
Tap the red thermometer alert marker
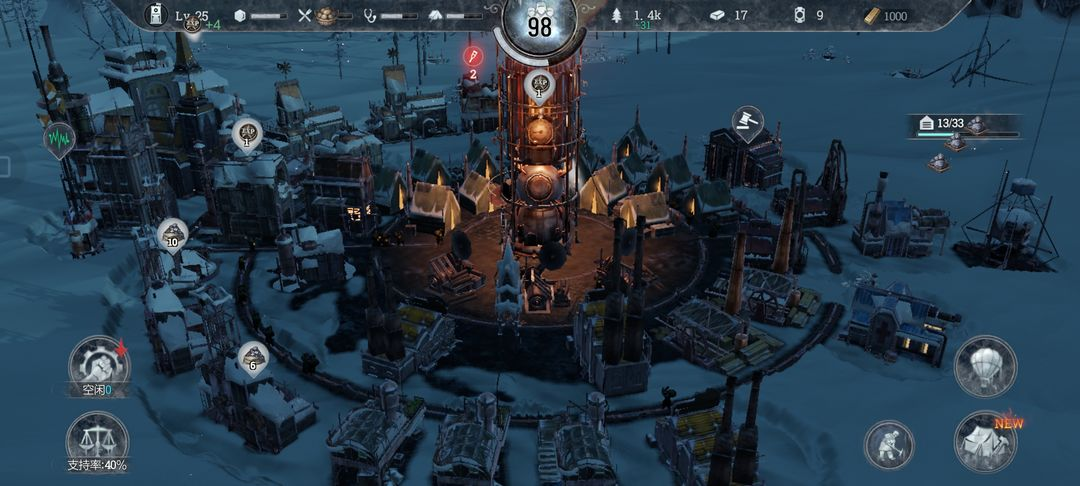(x=473, y=55)
